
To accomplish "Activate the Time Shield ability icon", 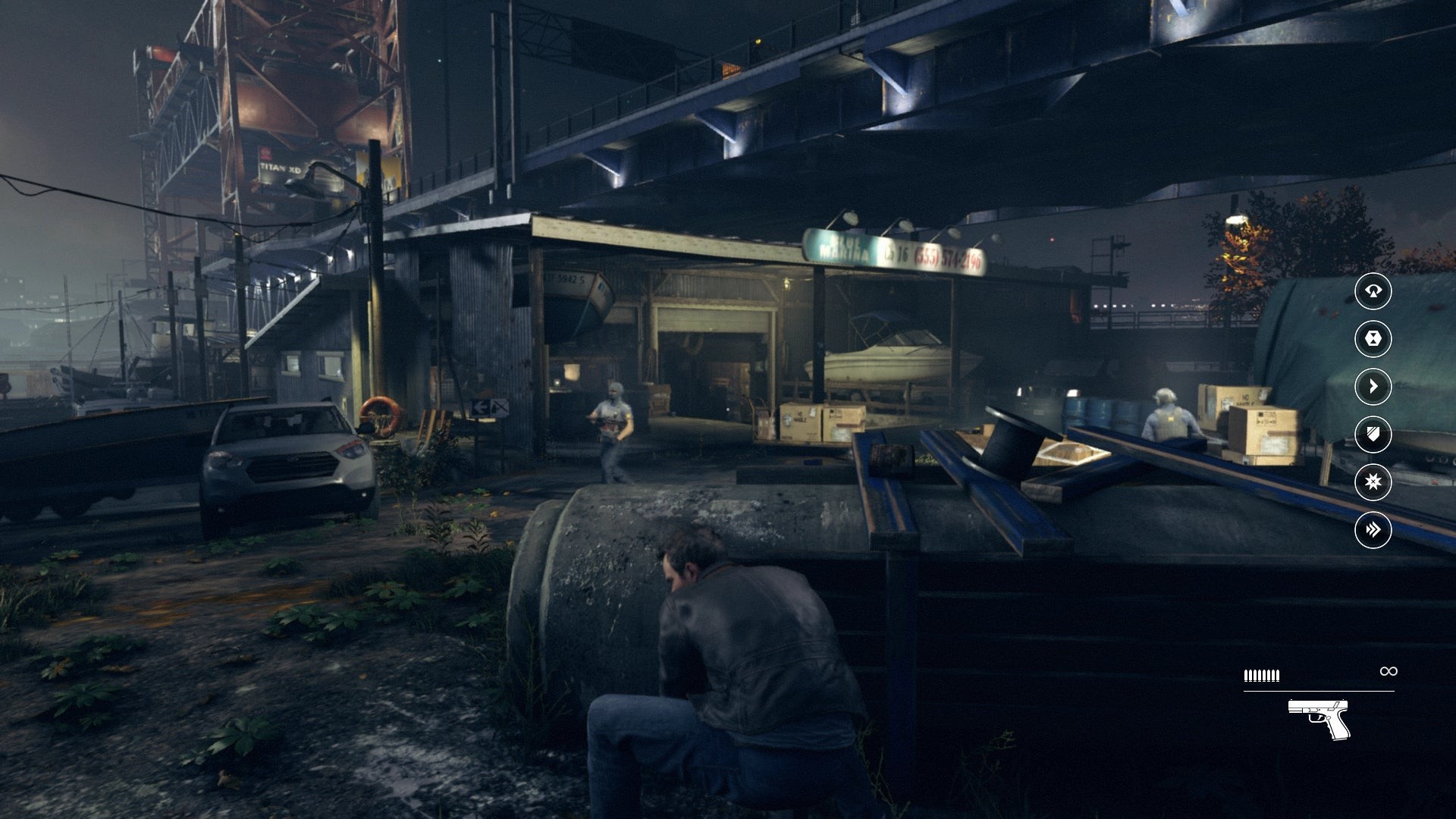I will 1373,435.
